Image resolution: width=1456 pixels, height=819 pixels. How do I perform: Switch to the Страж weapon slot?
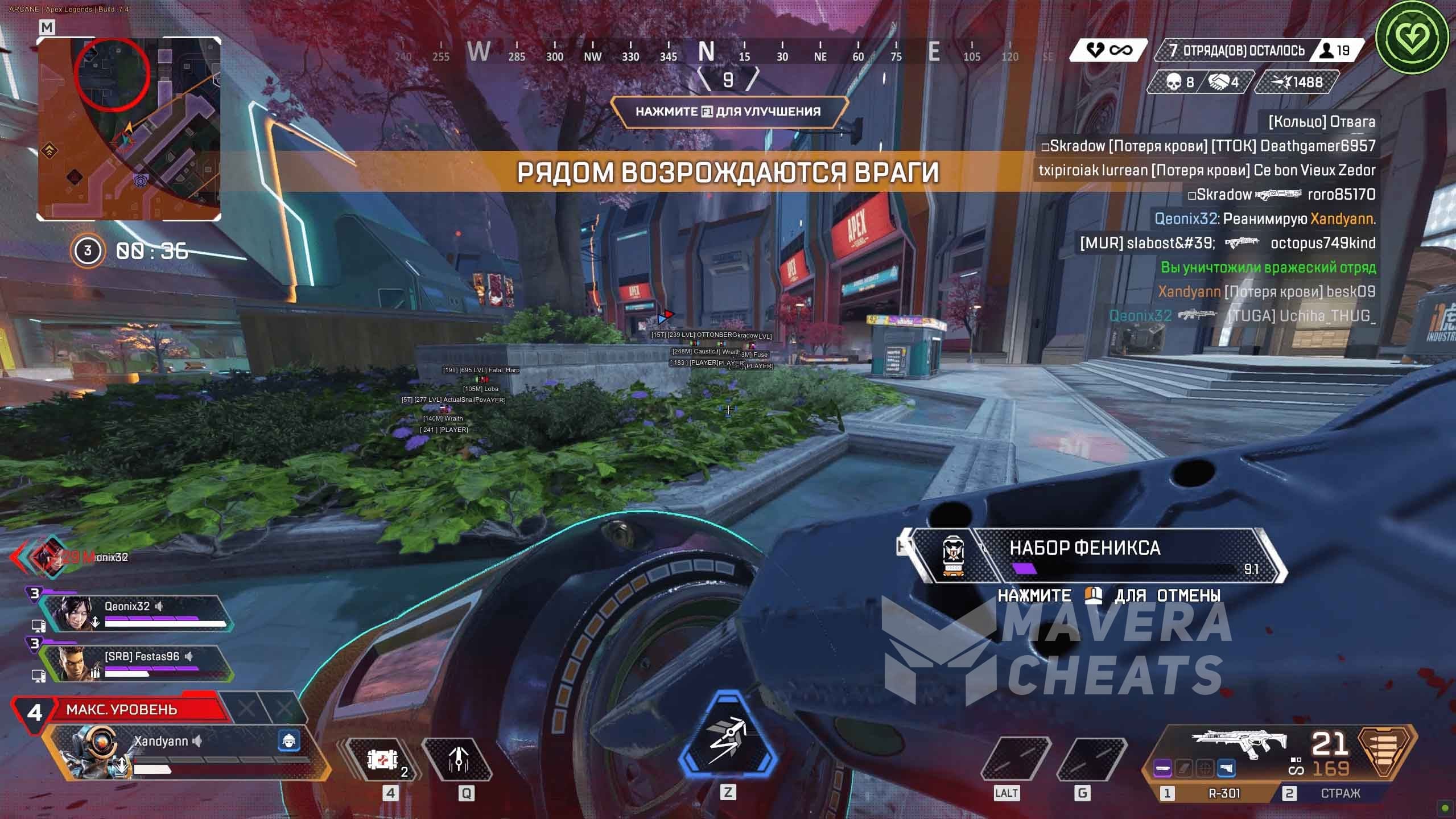1340,793
